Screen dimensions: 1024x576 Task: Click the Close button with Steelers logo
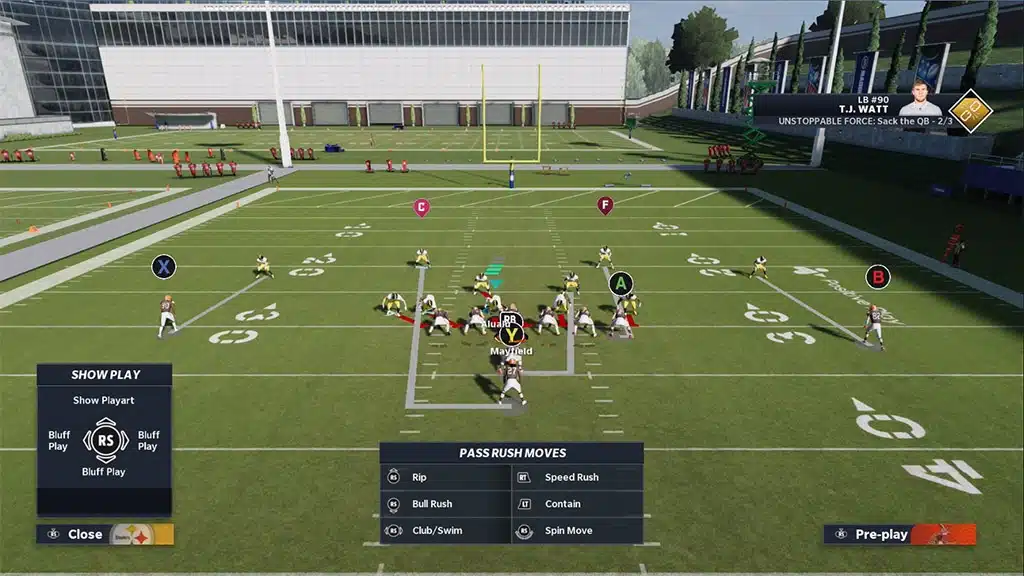tap(104, 534)
